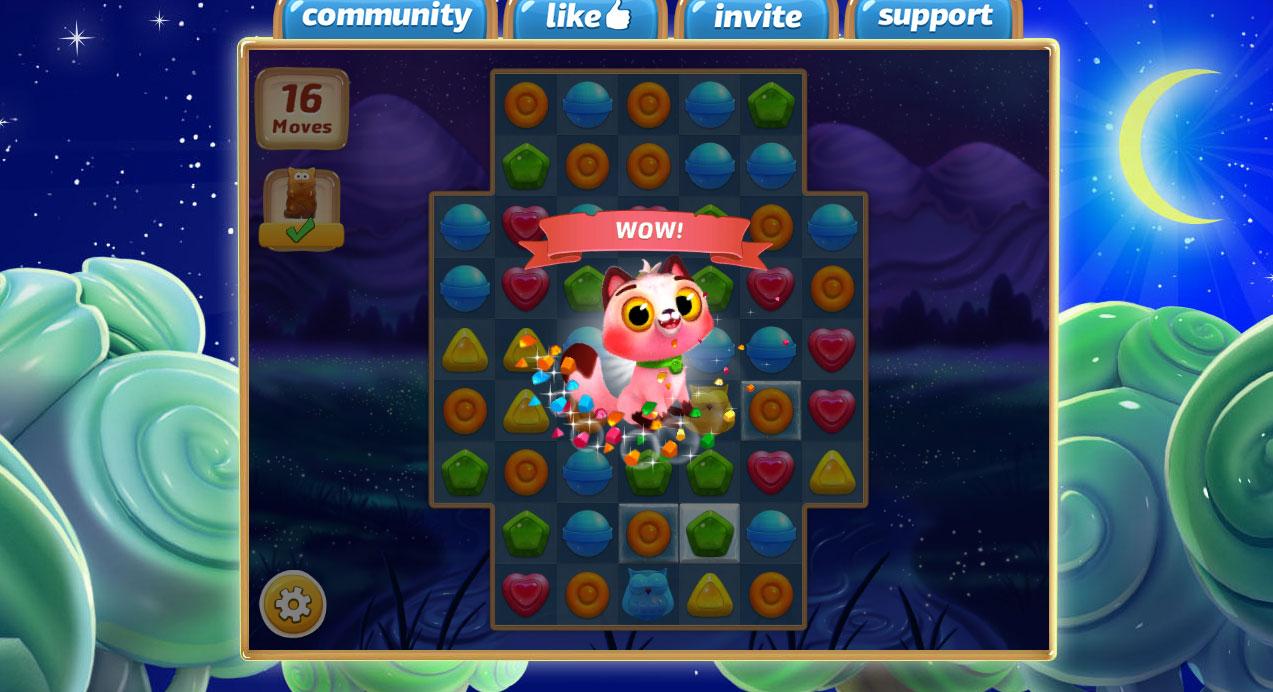Select the blue cat-shaped block on the board
Screen dimensions: 1273x692
tap(648, 593)
